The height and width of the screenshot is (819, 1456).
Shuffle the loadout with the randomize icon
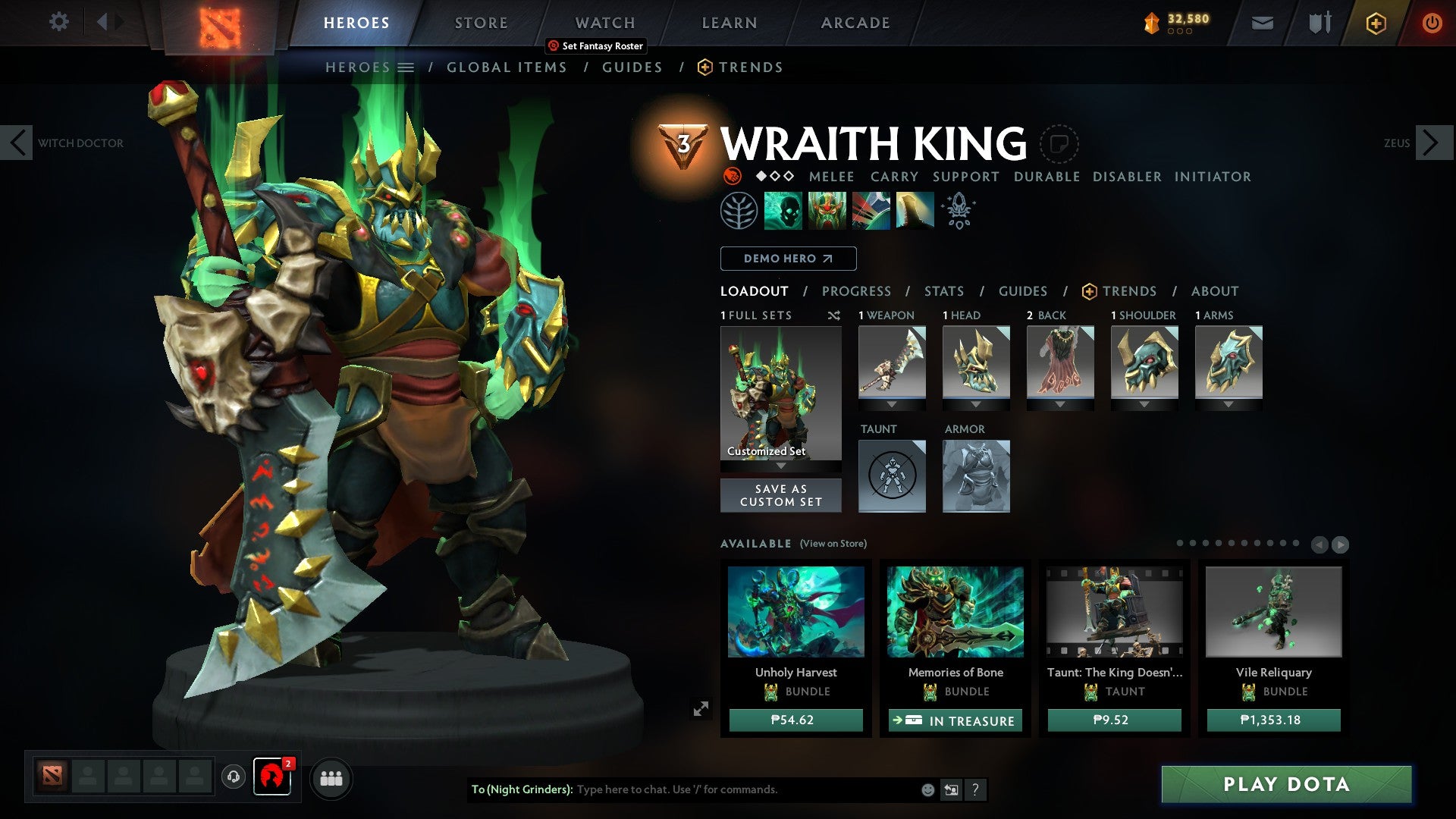point(834,315)
